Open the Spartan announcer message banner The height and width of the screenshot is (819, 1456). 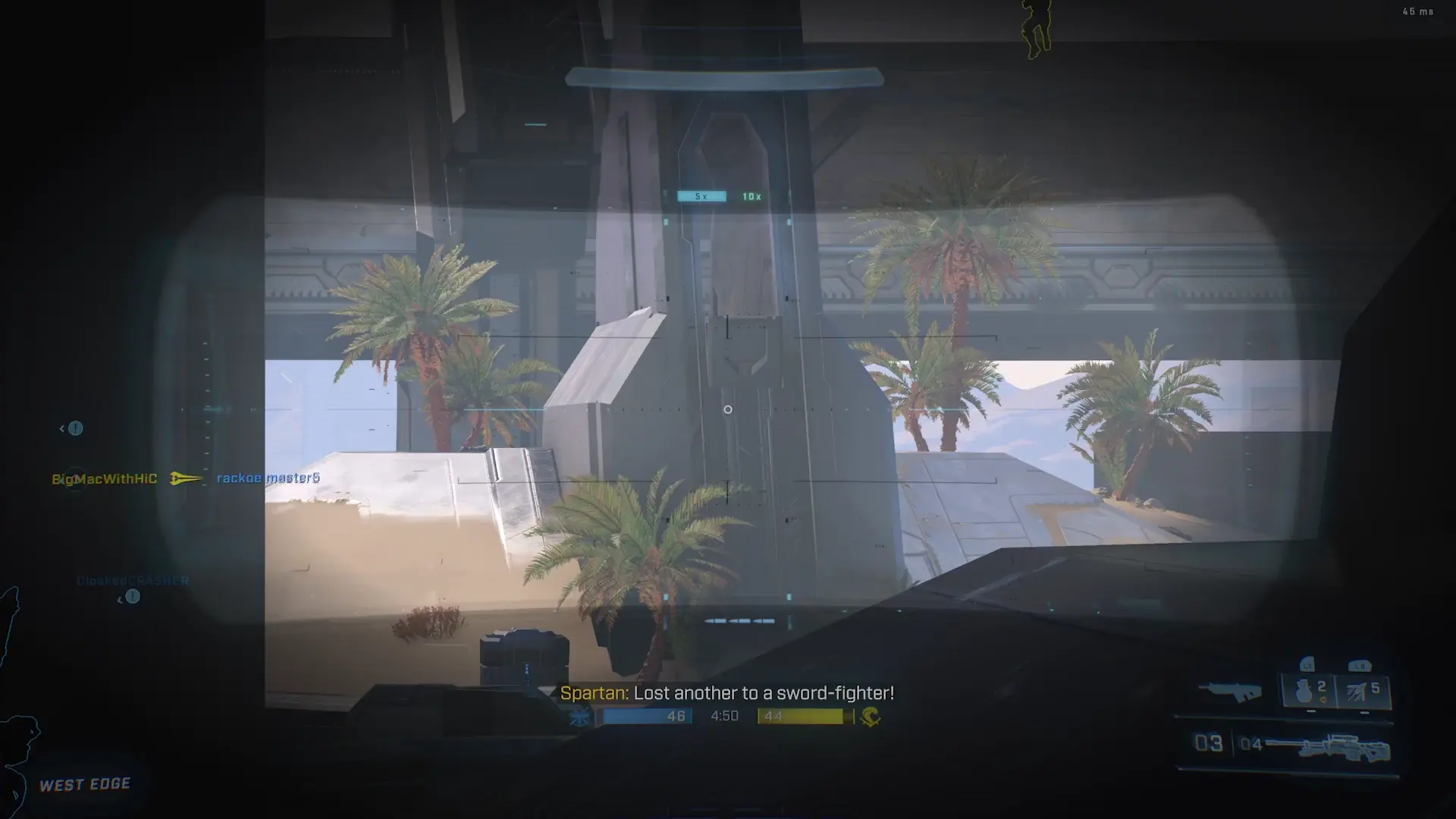point(728,692)
